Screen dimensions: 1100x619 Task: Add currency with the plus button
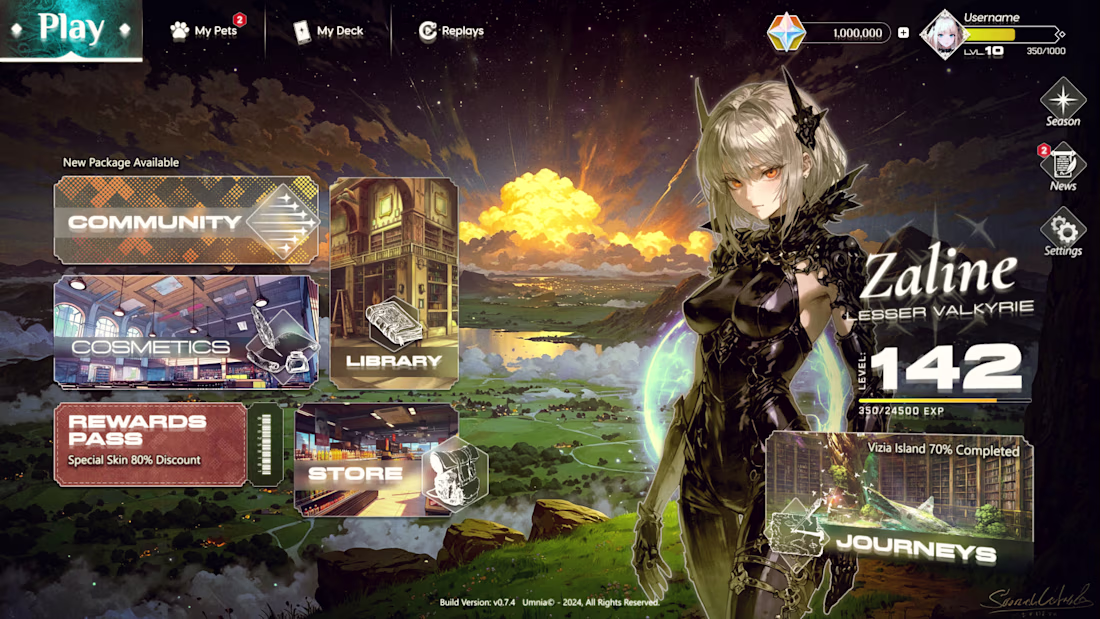click(903, 33)
